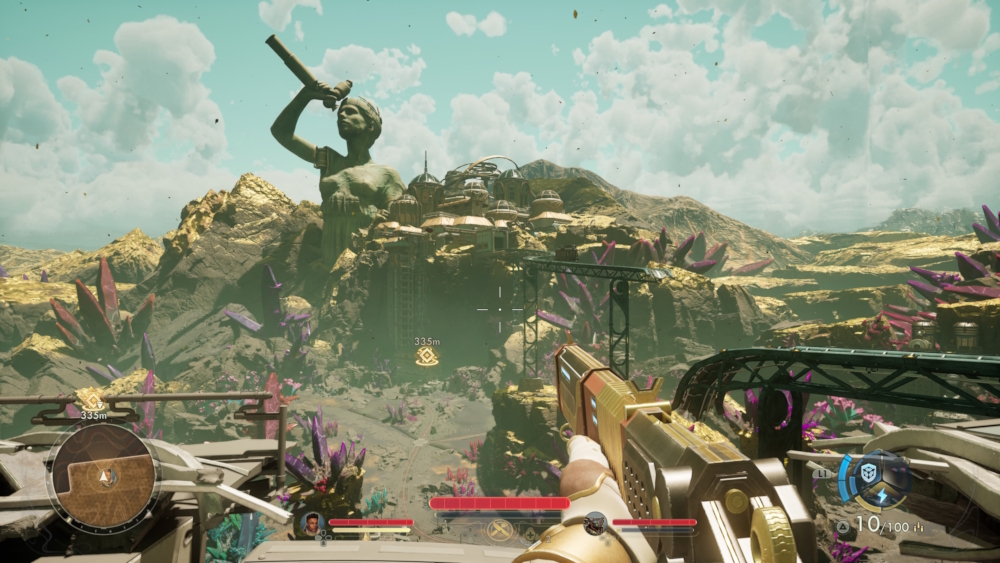Select the robot companion portrait
Screen dimensions: 1000x563
point(594,521)
